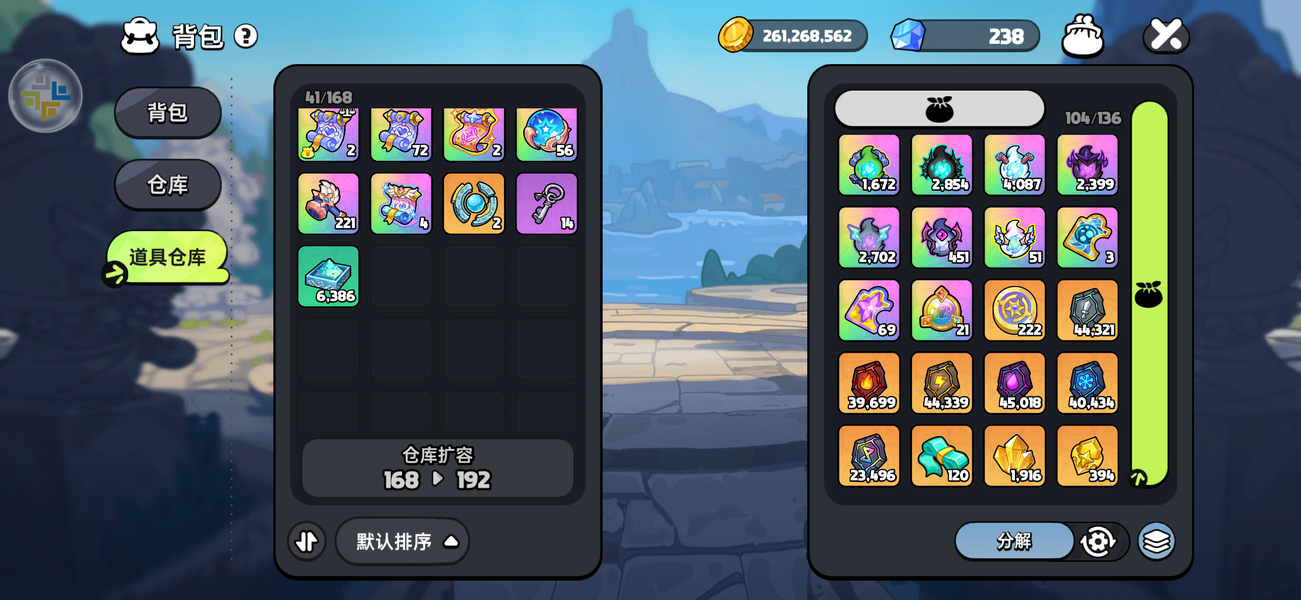Click the circular minimap icon

click(x=45, y=96)
